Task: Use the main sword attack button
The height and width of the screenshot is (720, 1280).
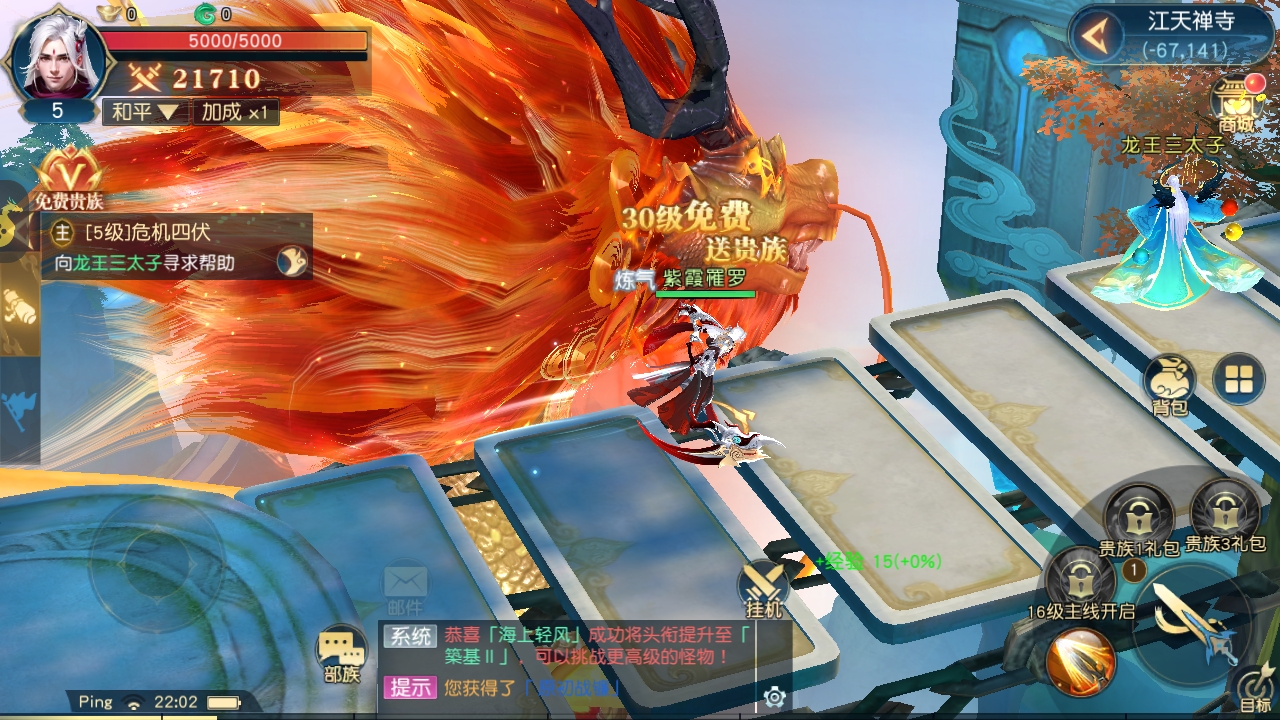Action: pyautogui.click(x=1192, y=619)
